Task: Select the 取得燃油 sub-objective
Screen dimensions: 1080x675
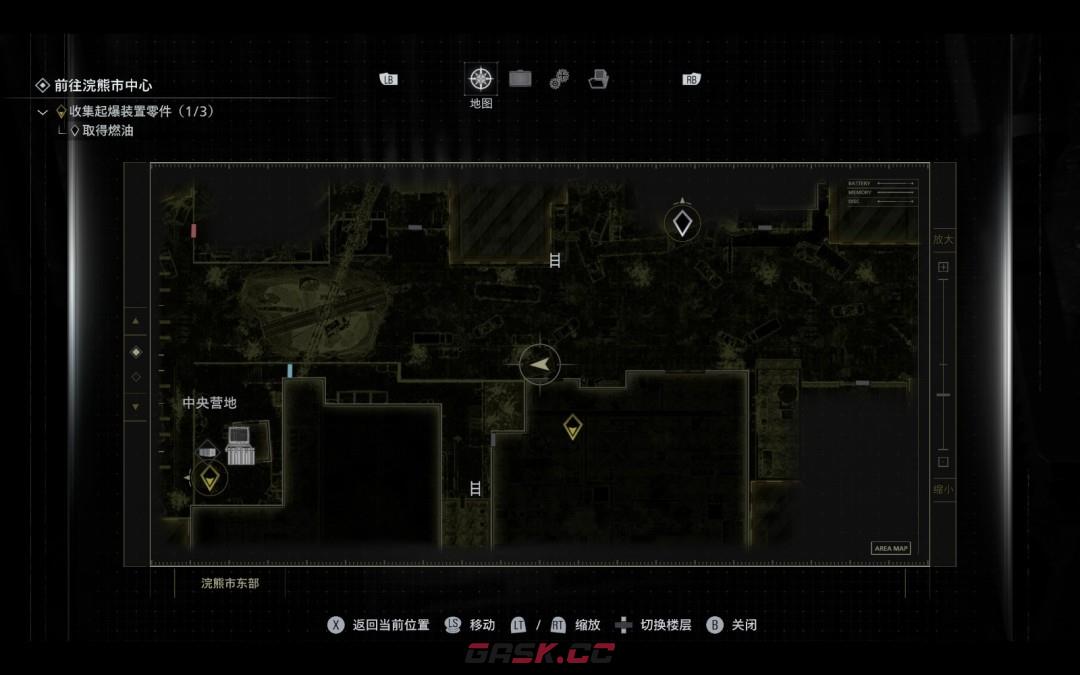Action: coord(108,131)
